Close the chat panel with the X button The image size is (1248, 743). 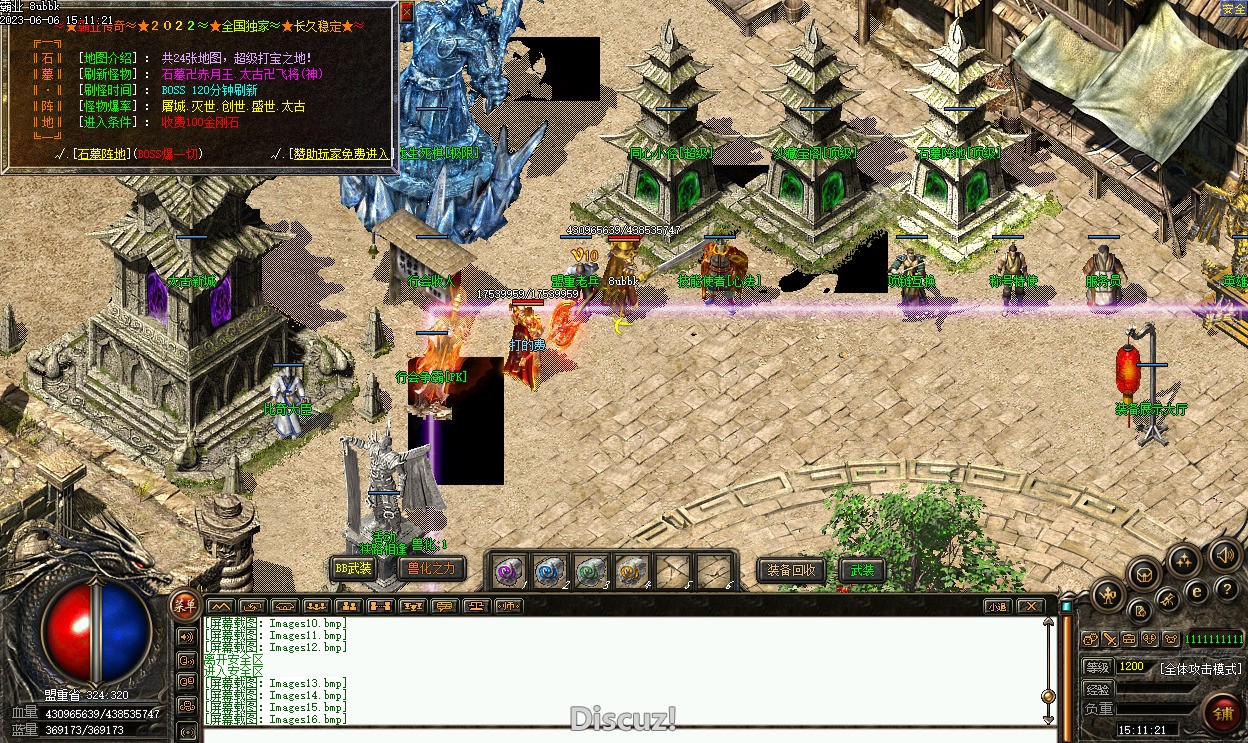[1029, 606]
